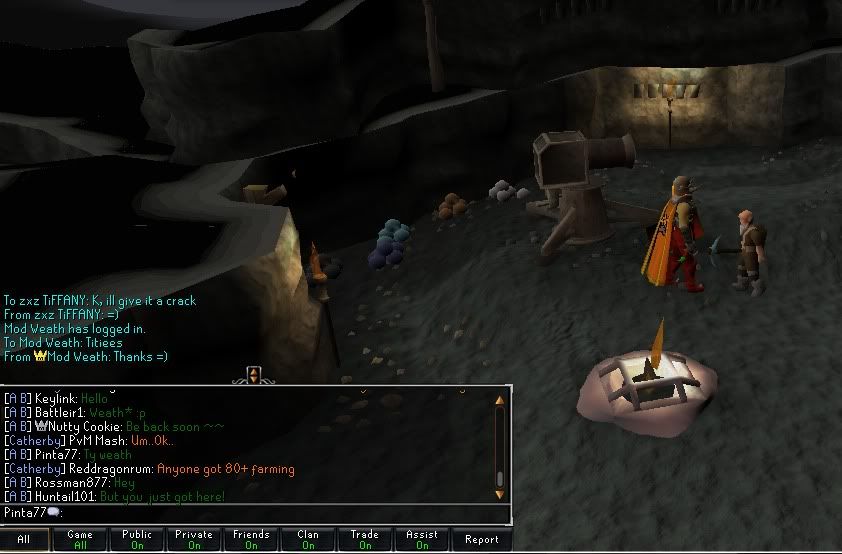Select the Public chat tab
The image size is (842, 554).
pos(137,540)
